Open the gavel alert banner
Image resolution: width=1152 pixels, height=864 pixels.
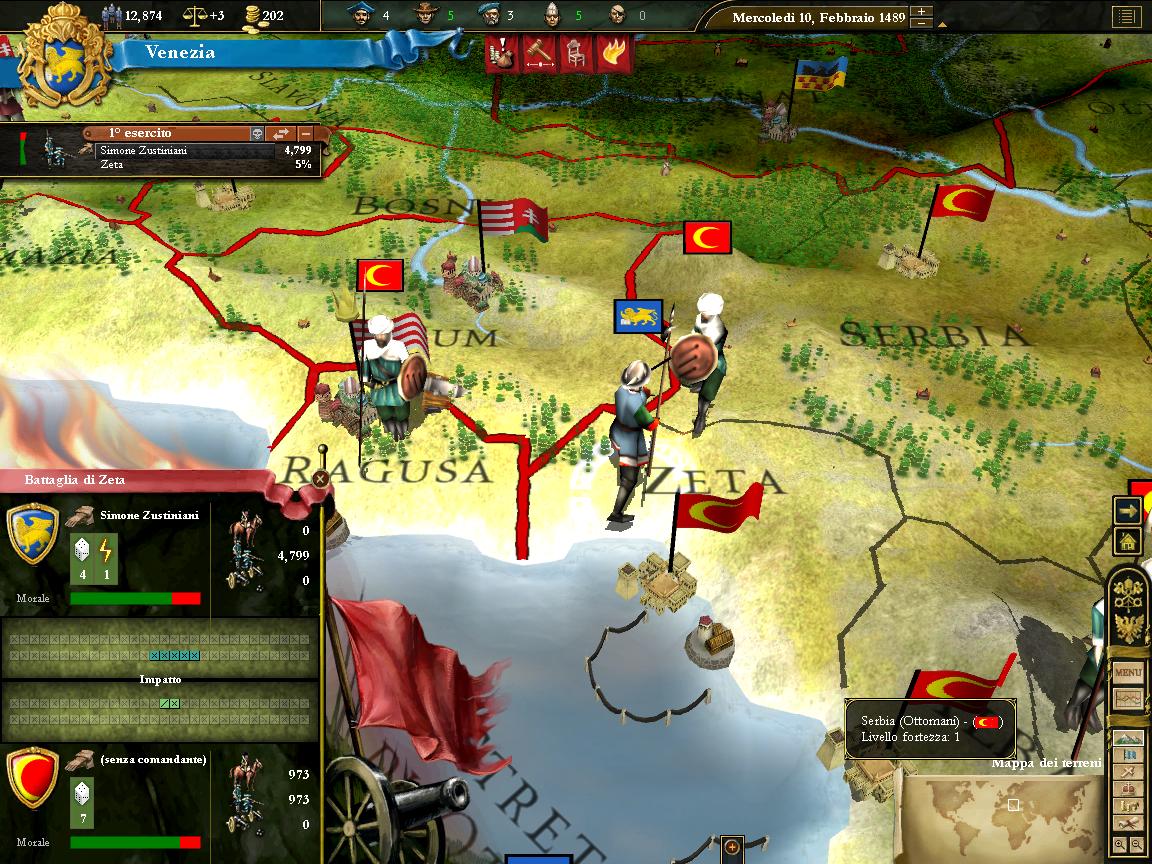pyautogui.click(x=539, y=54)
